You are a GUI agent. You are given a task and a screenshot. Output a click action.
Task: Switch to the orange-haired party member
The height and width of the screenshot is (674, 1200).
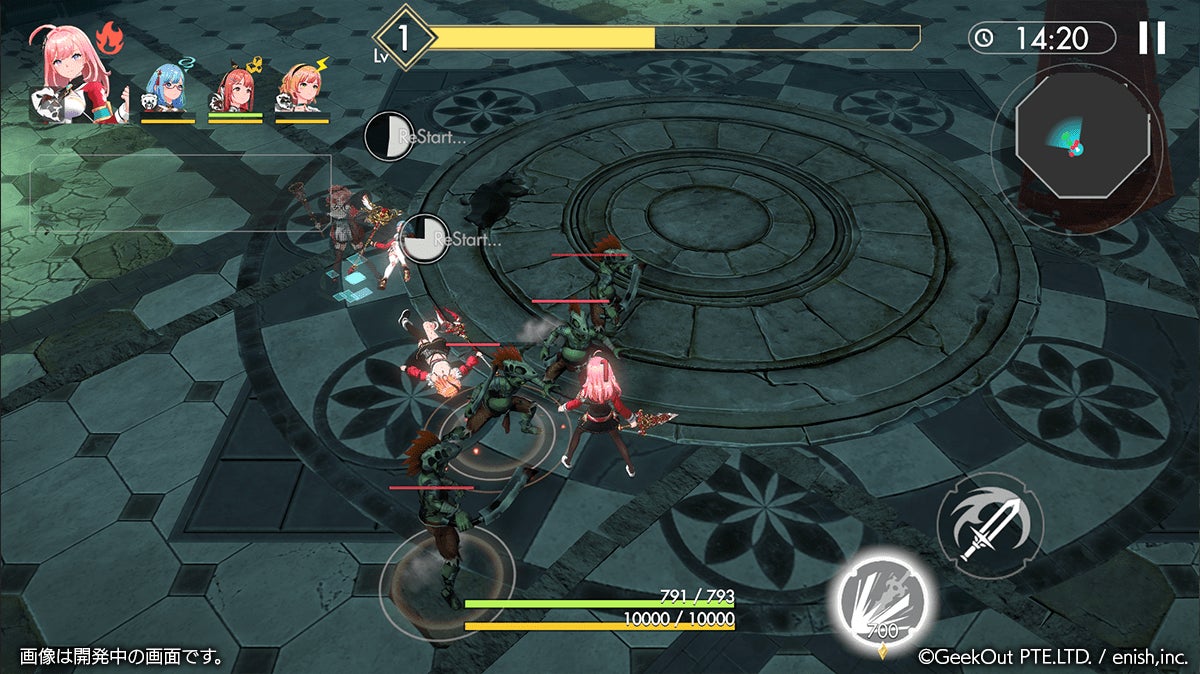coord(301,91)
